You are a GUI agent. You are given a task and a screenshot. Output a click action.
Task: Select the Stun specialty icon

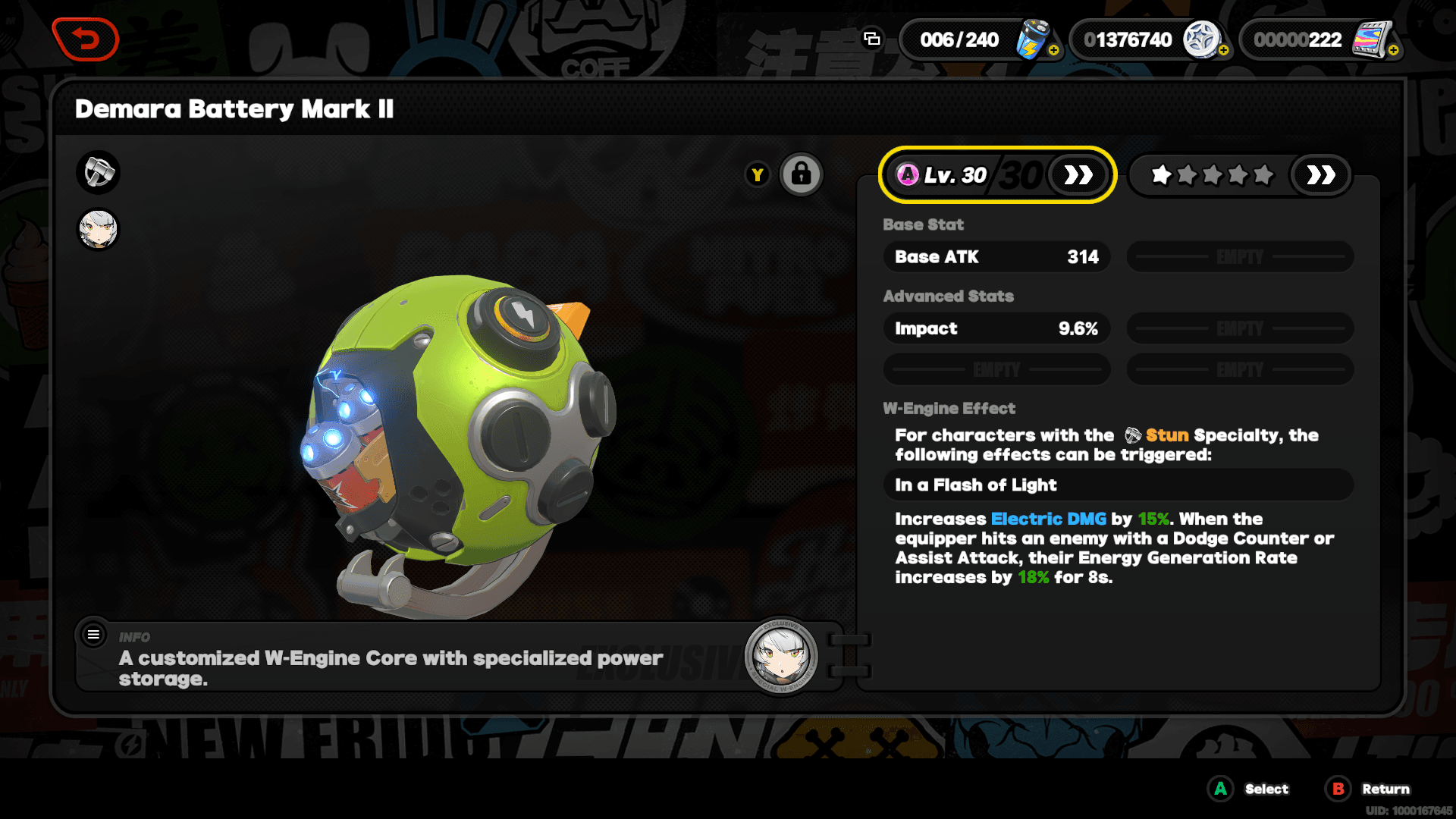pos(99,172)
